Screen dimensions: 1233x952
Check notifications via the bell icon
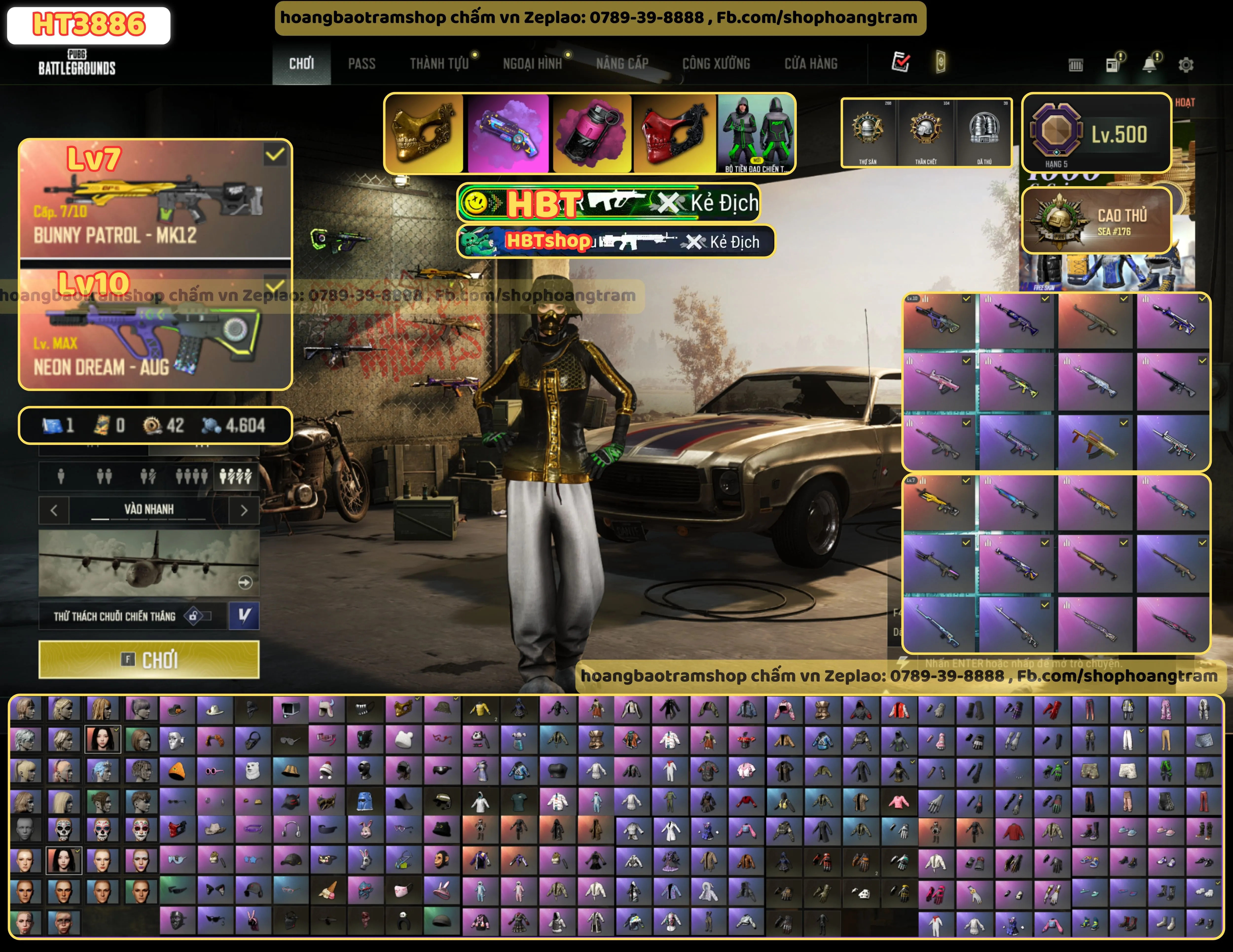point(1149,65)
